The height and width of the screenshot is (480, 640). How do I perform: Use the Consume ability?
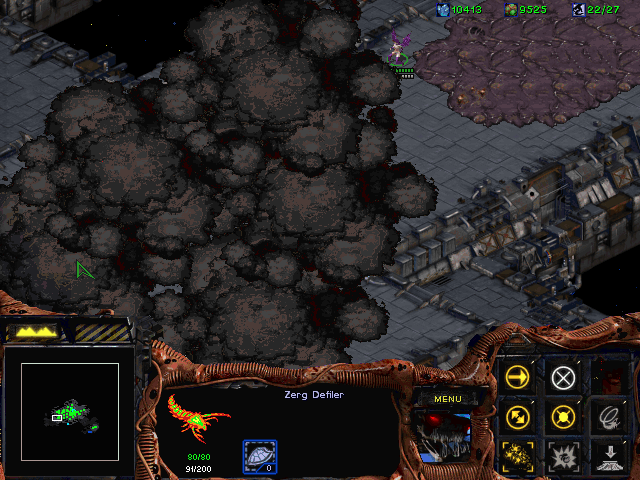pyautogui.click(x=609, y=416)
